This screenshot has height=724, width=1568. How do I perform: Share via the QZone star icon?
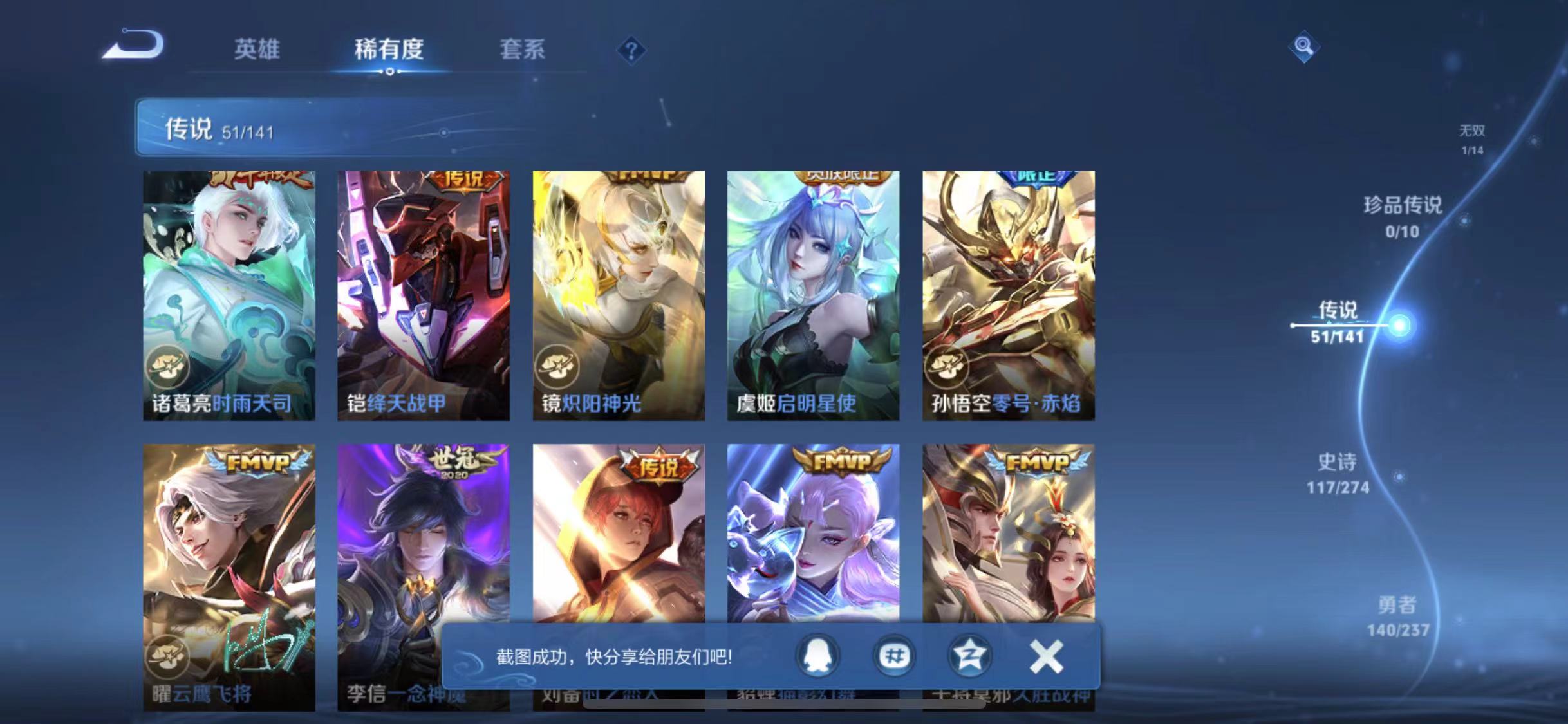pyautogui.click(x=971, y=657)
